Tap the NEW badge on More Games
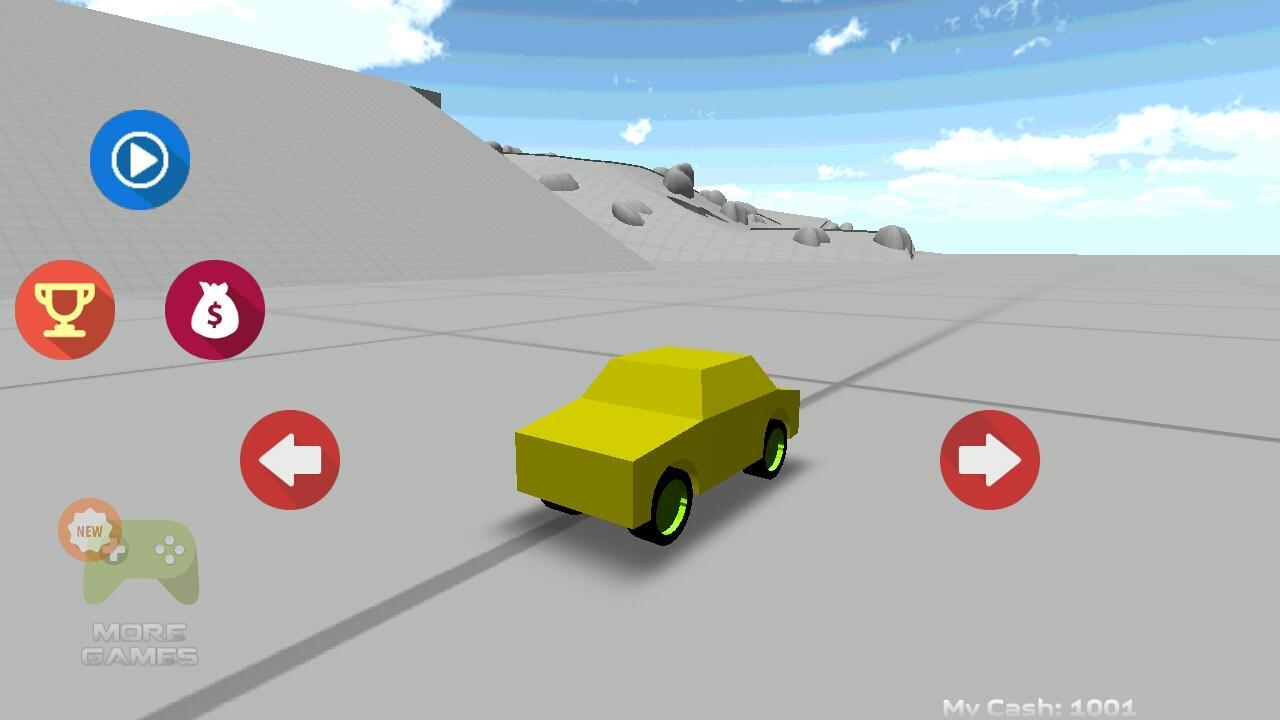Image resolution: width=1280 pixels, height=720 pixels. tap(88, 528)
